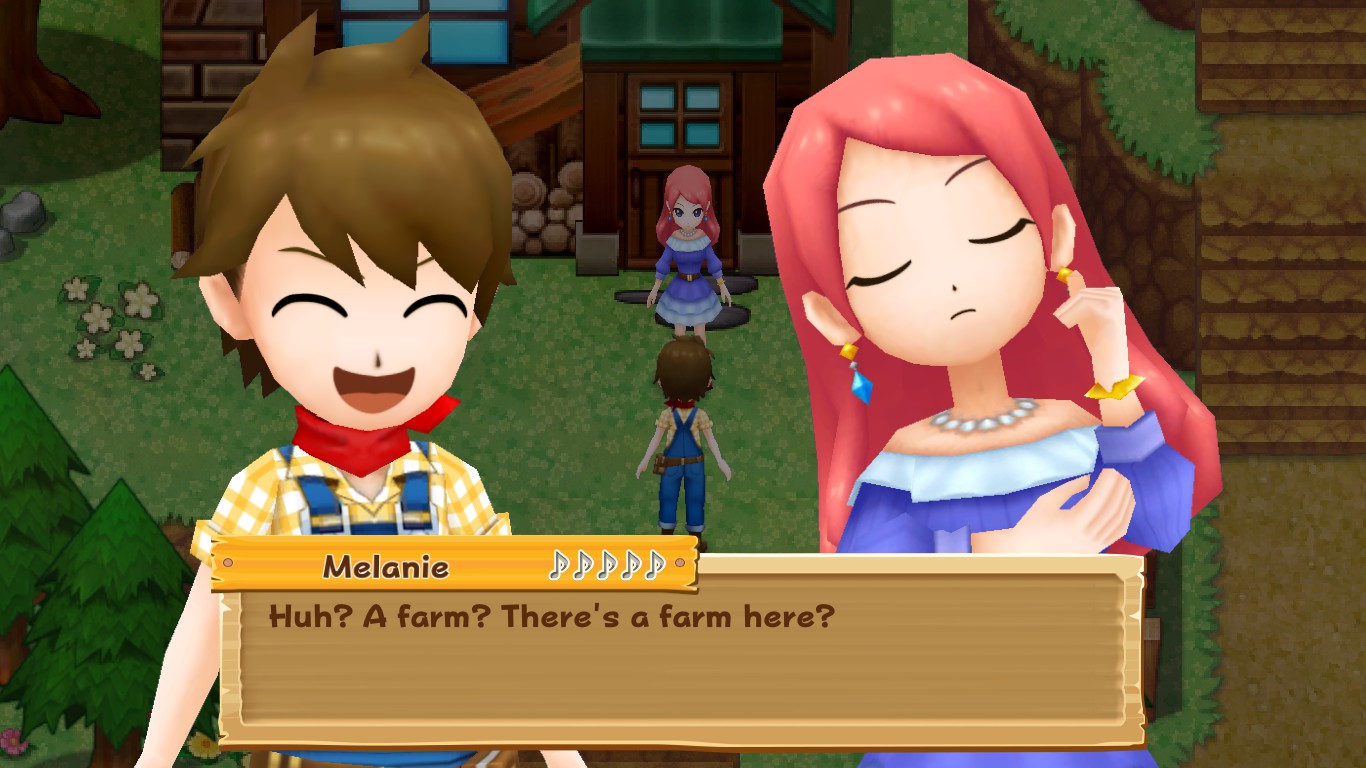Click the last music note beside Melanie's name

tap(655, 564)
